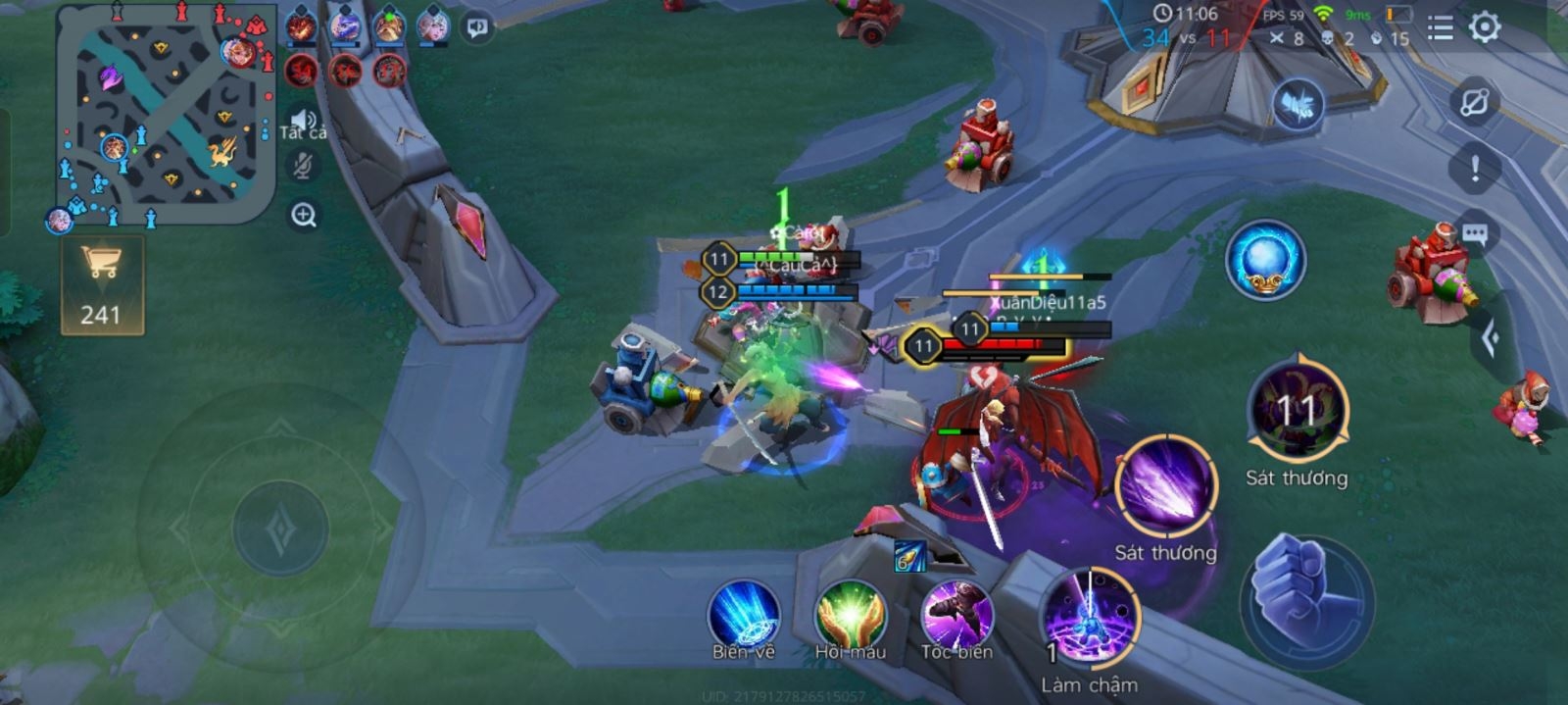Click the left-pointing arrow expander
1568x705 pixels.
pos(1492,338)
